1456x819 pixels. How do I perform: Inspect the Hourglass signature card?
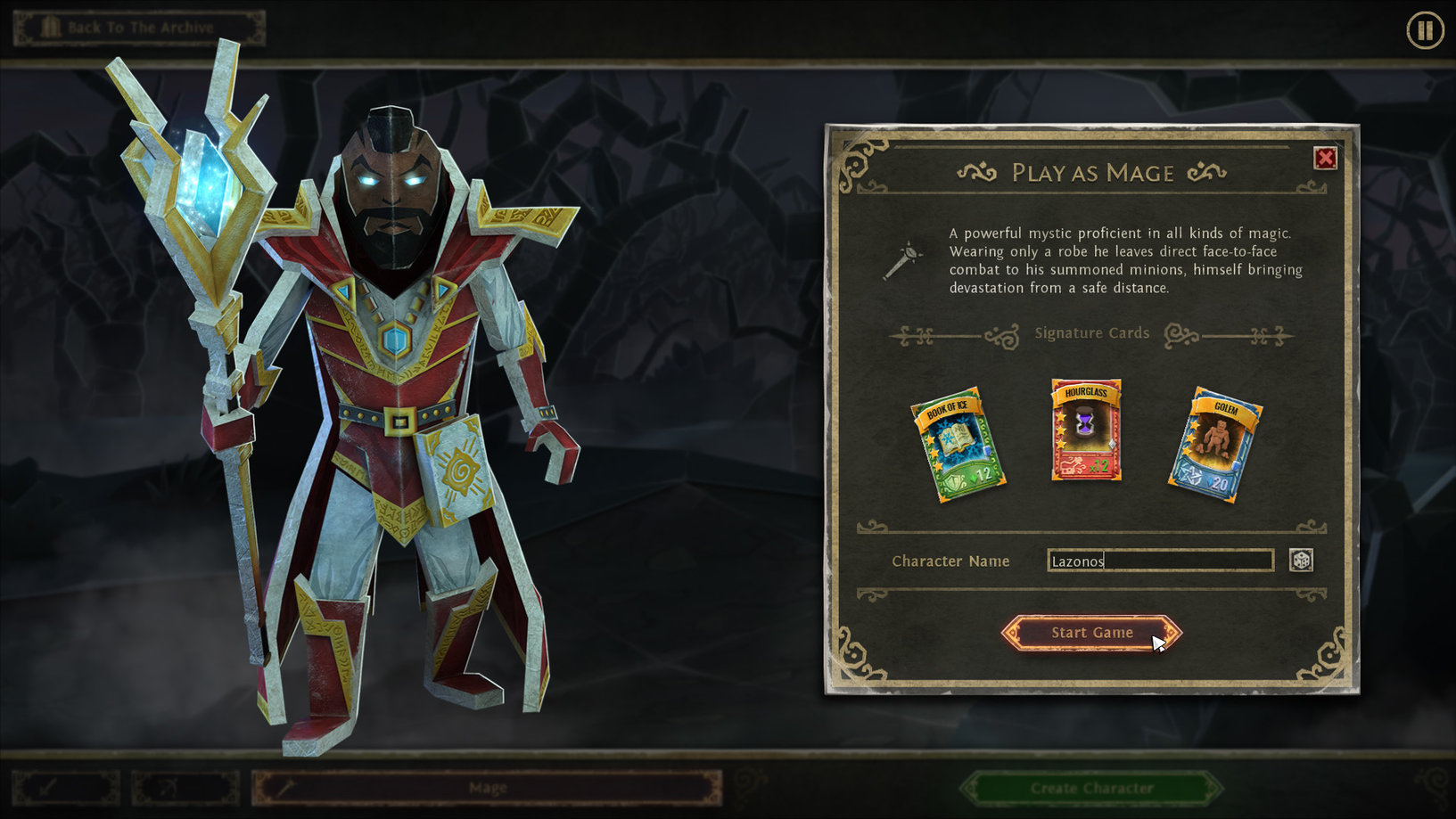point(1086,430)
